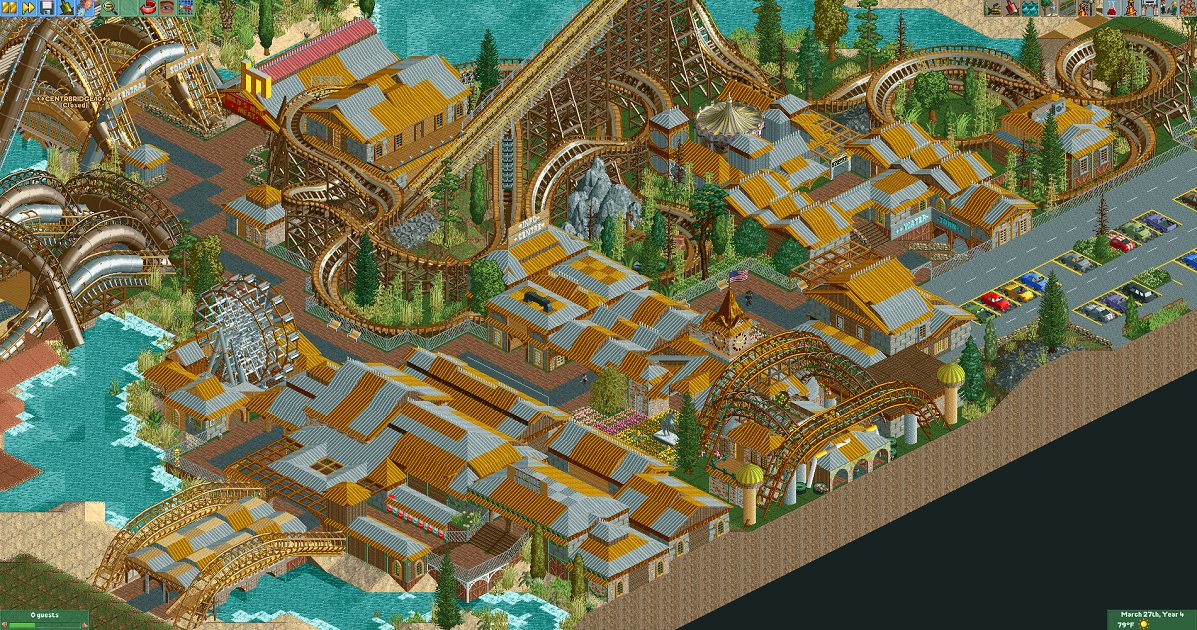Open research via the red flask icon
This screenshot has width=1197, height=630.
pyautogui.click(x=1113, y=8)
